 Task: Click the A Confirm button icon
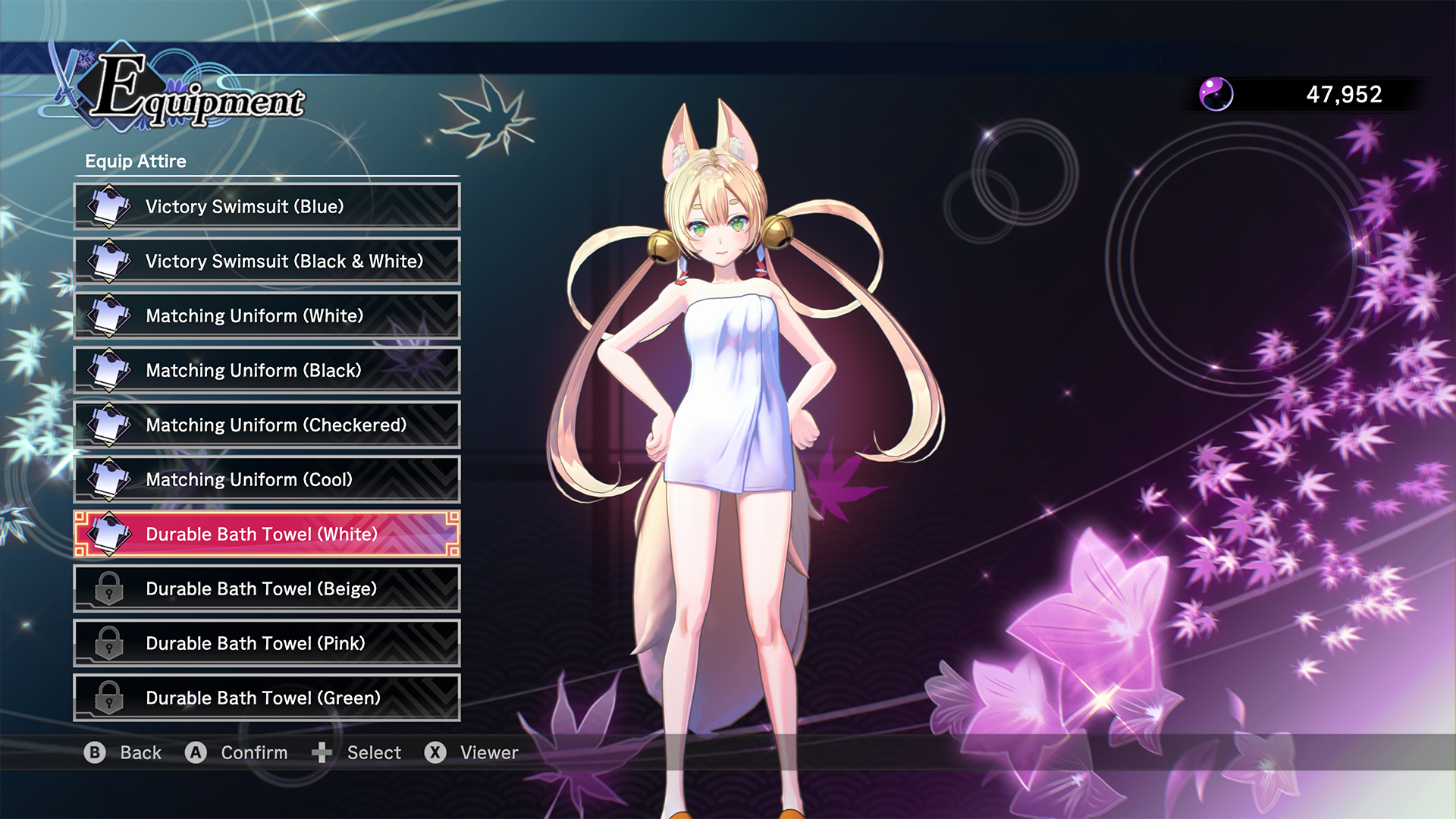pyautogui.click(x=196, y=753)
